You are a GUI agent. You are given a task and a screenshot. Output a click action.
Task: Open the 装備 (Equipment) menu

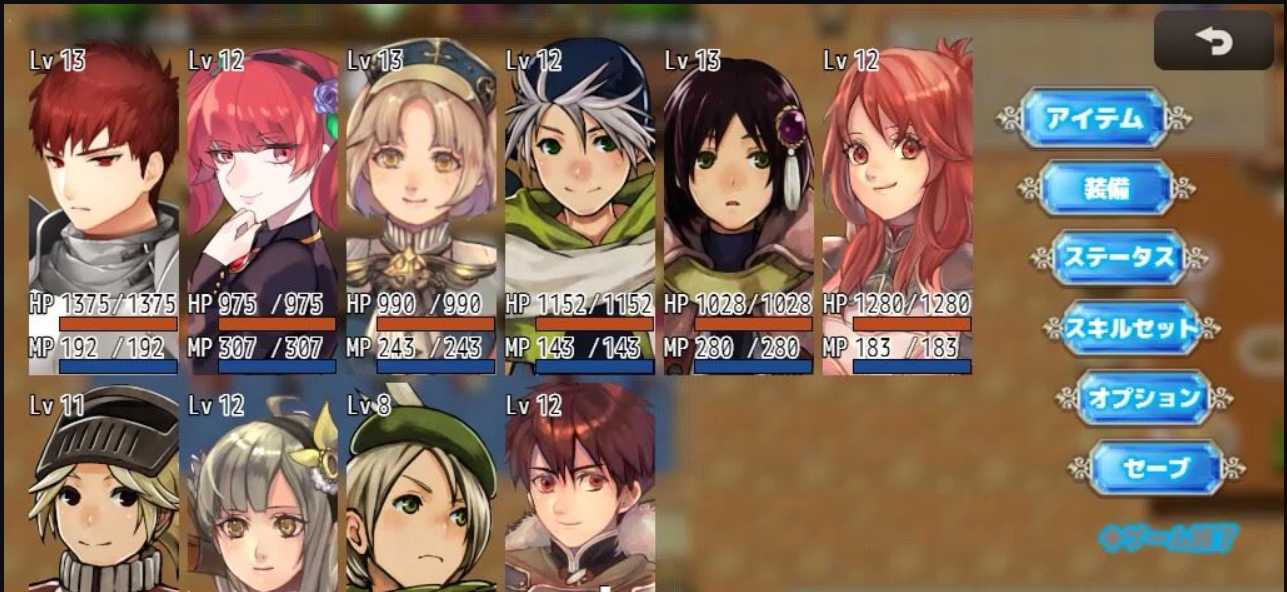pyautogui.click(x=1106, y=187)
